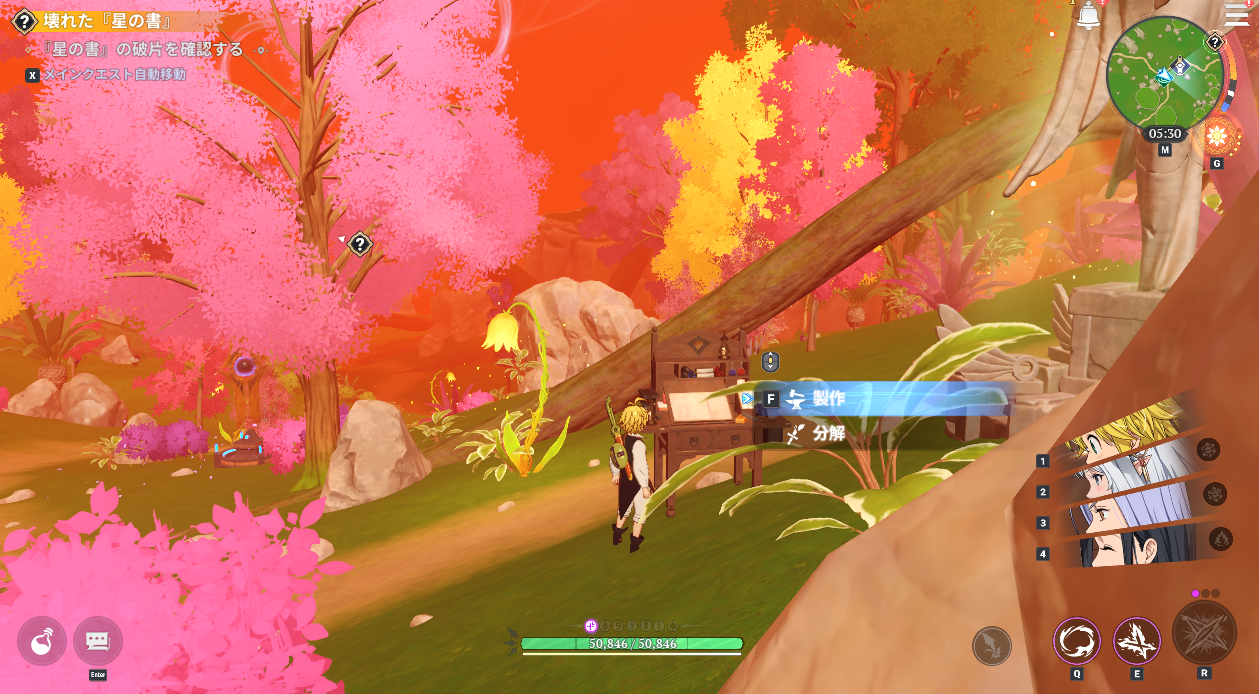Open the hamburger main menu
Viewport: 1259px width, 694px height.
[x=1236, y=15]
